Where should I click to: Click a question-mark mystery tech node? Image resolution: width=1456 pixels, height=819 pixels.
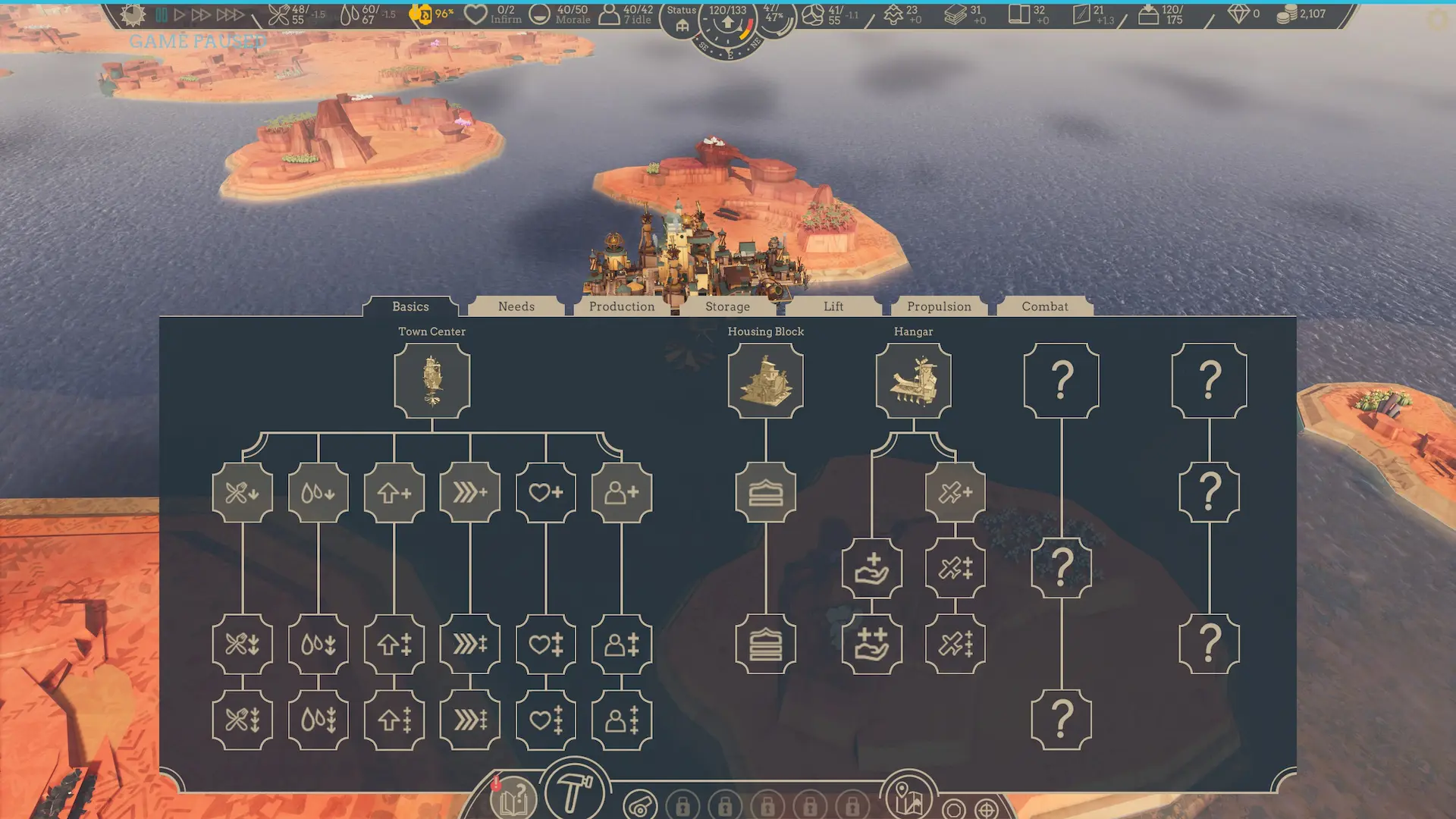(x=1060, y=379)
